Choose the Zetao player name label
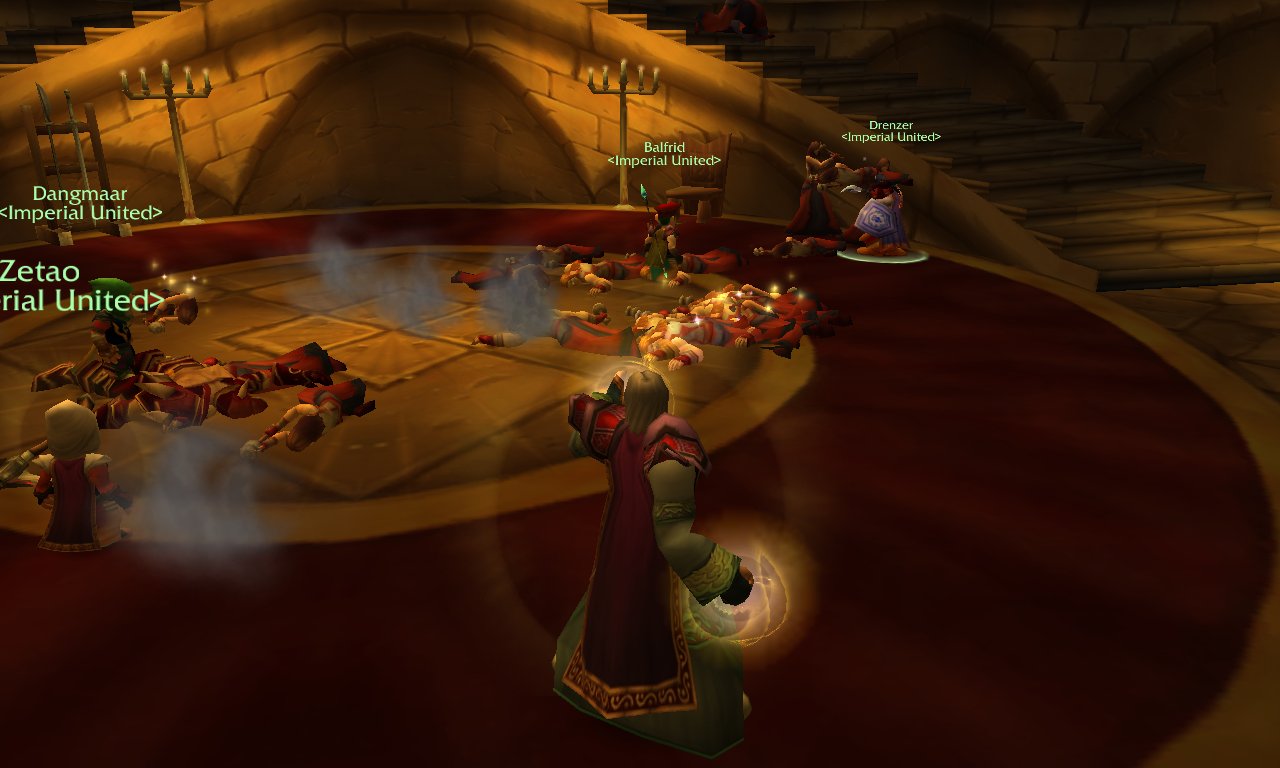The height and width of the screenshot is (768, 1280). point(40,271)
